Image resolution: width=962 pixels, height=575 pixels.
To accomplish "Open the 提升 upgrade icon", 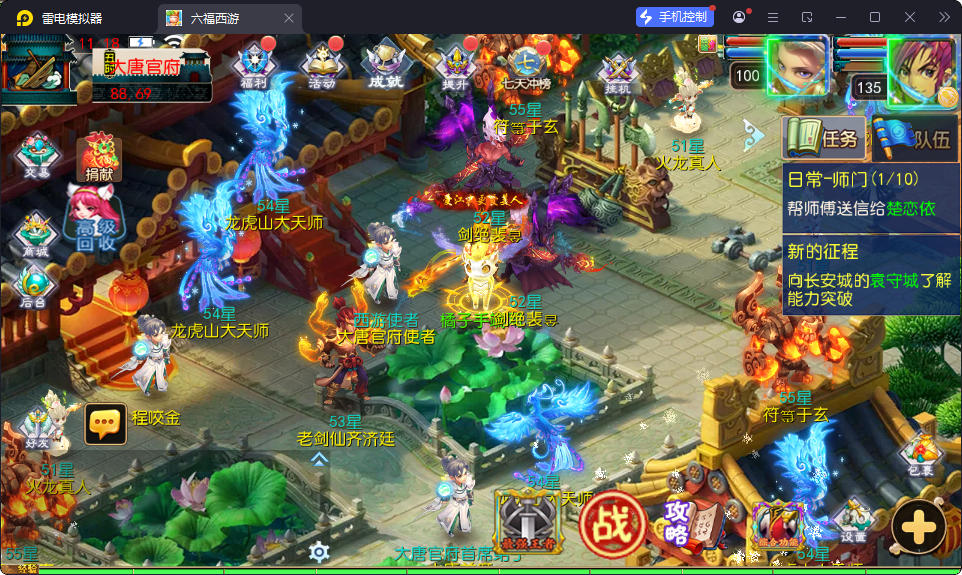I will click(455, 66).
